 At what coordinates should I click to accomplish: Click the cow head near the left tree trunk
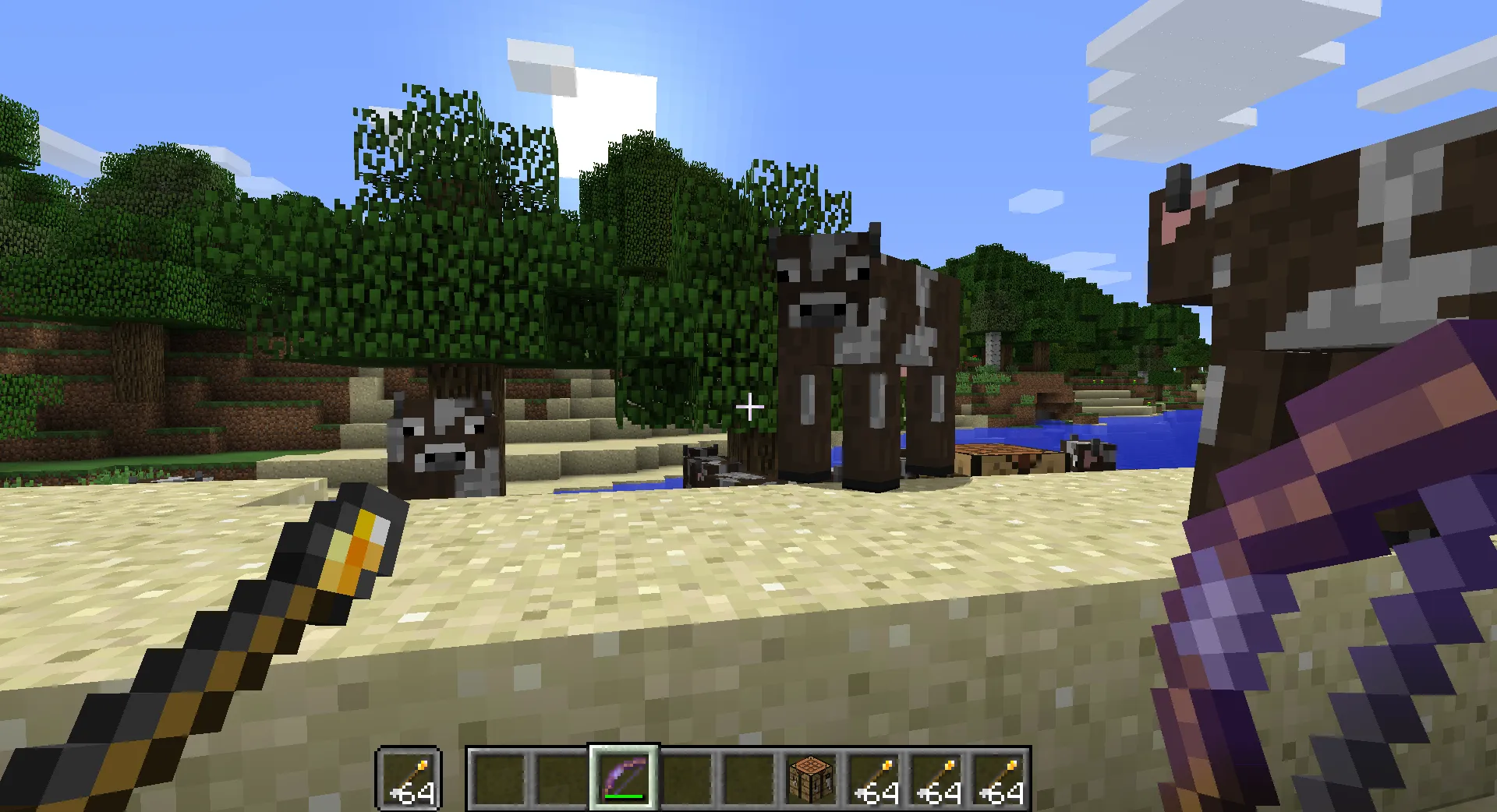point(441,440)
